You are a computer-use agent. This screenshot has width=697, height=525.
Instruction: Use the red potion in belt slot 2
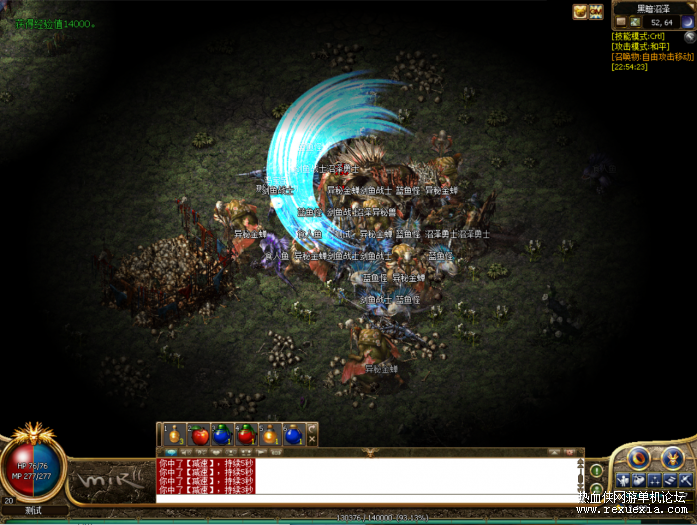coord(198,435)
